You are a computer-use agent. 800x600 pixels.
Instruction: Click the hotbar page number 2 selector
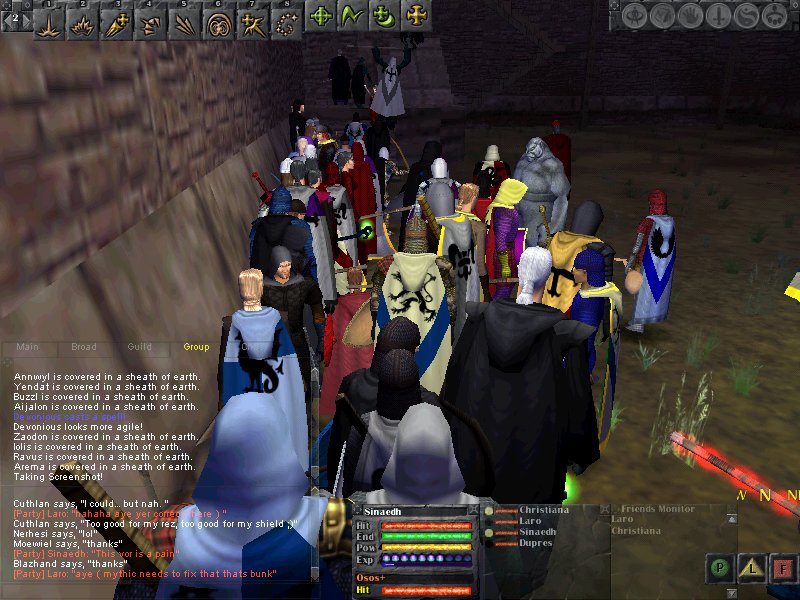click(15, 18)
